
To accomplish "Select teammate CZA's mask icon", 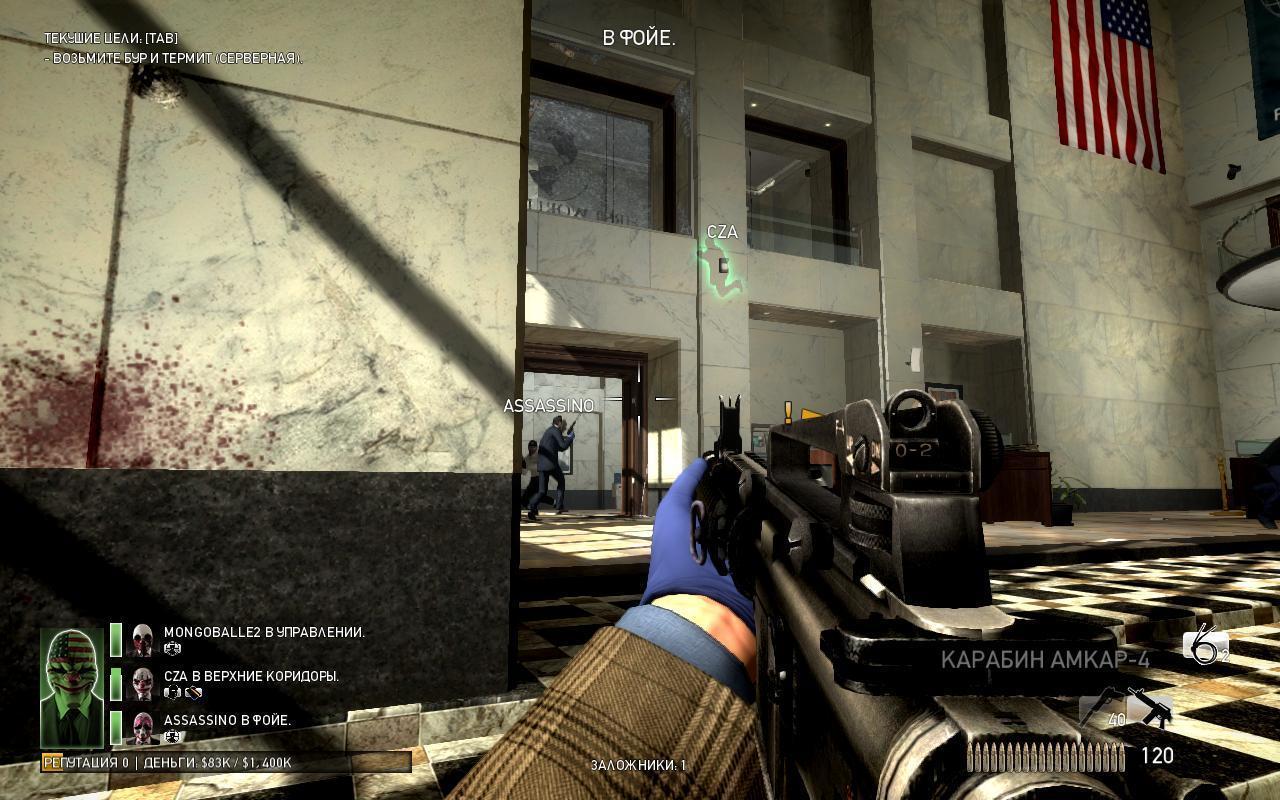I will [x=143, y=683].
